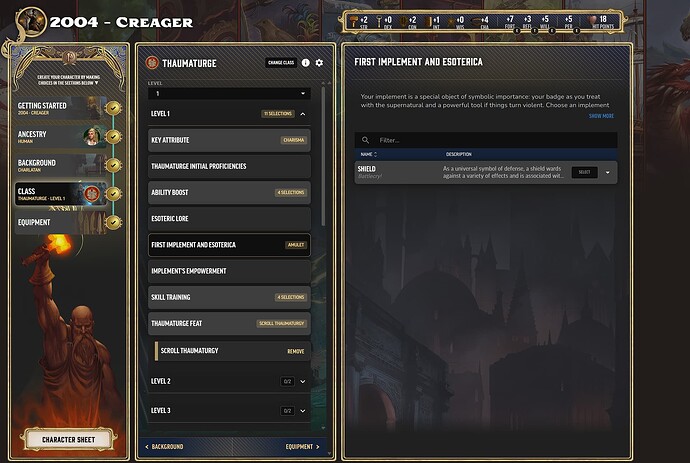Expand the Level 3 section
This screenshot has height=463, width=690.
(302, 411)
